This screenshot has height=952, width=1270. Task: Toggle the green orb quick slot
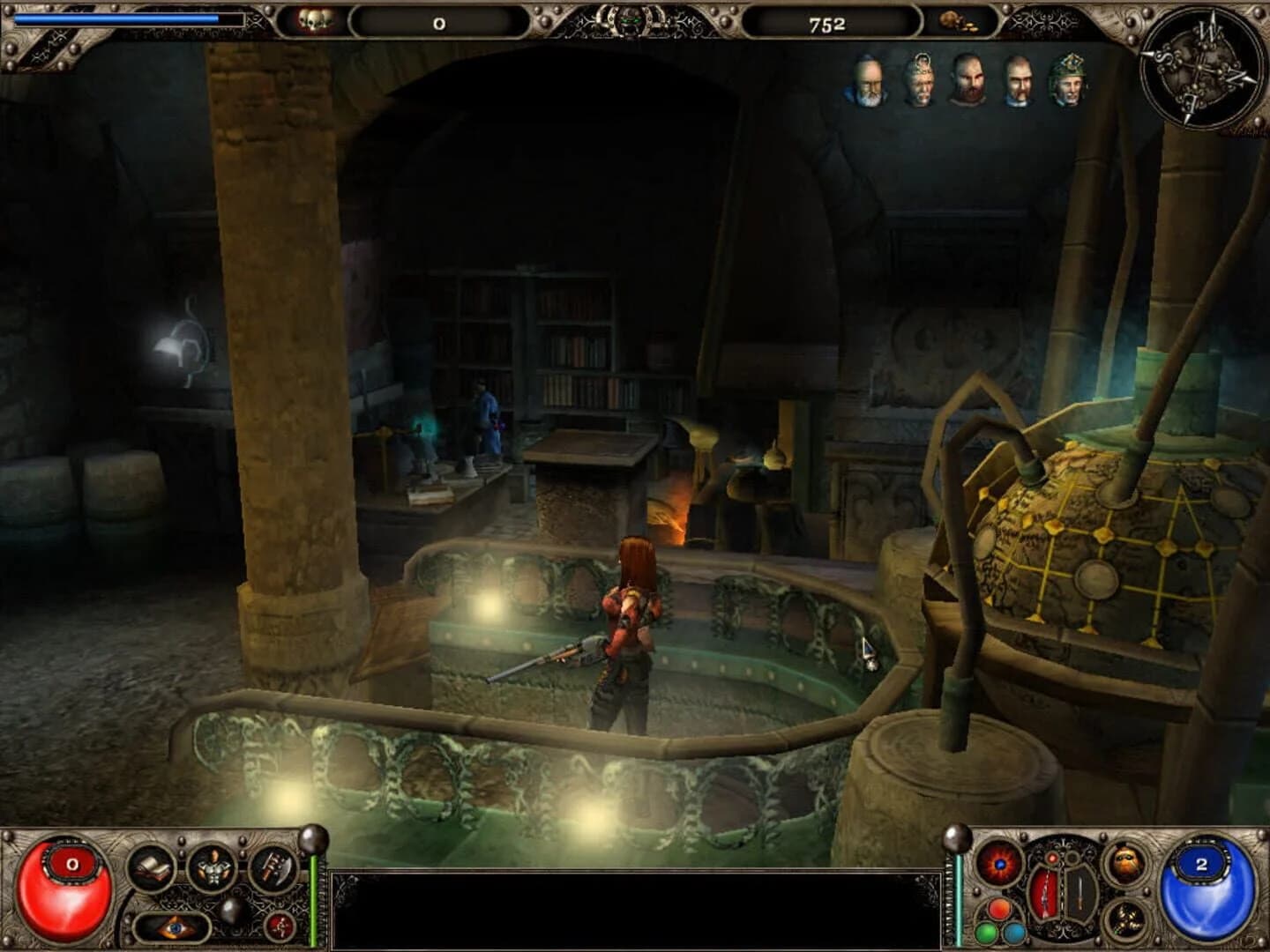[985, 932]
